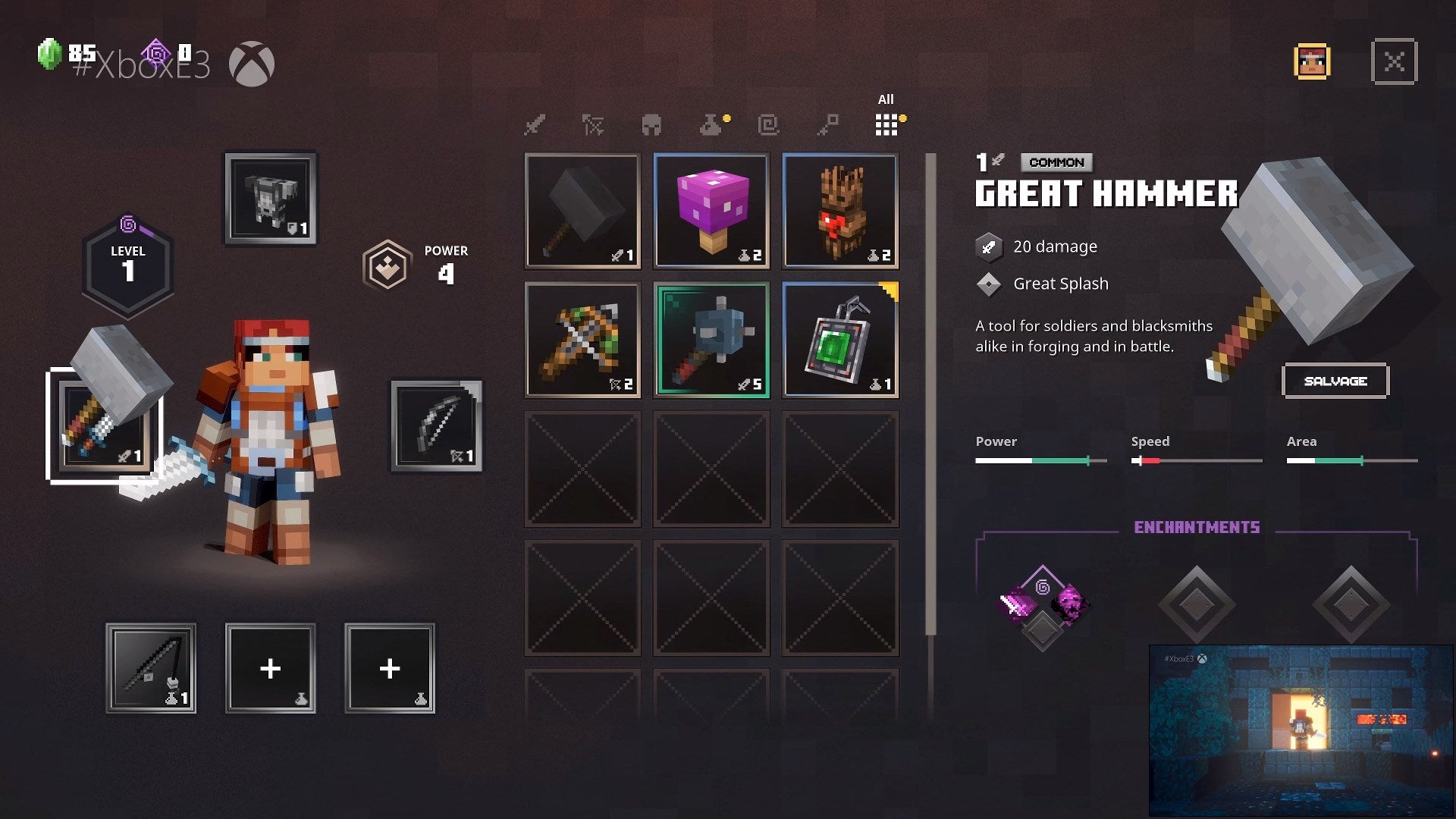
Task: Open the All items category view
Action: click(886, 124)
